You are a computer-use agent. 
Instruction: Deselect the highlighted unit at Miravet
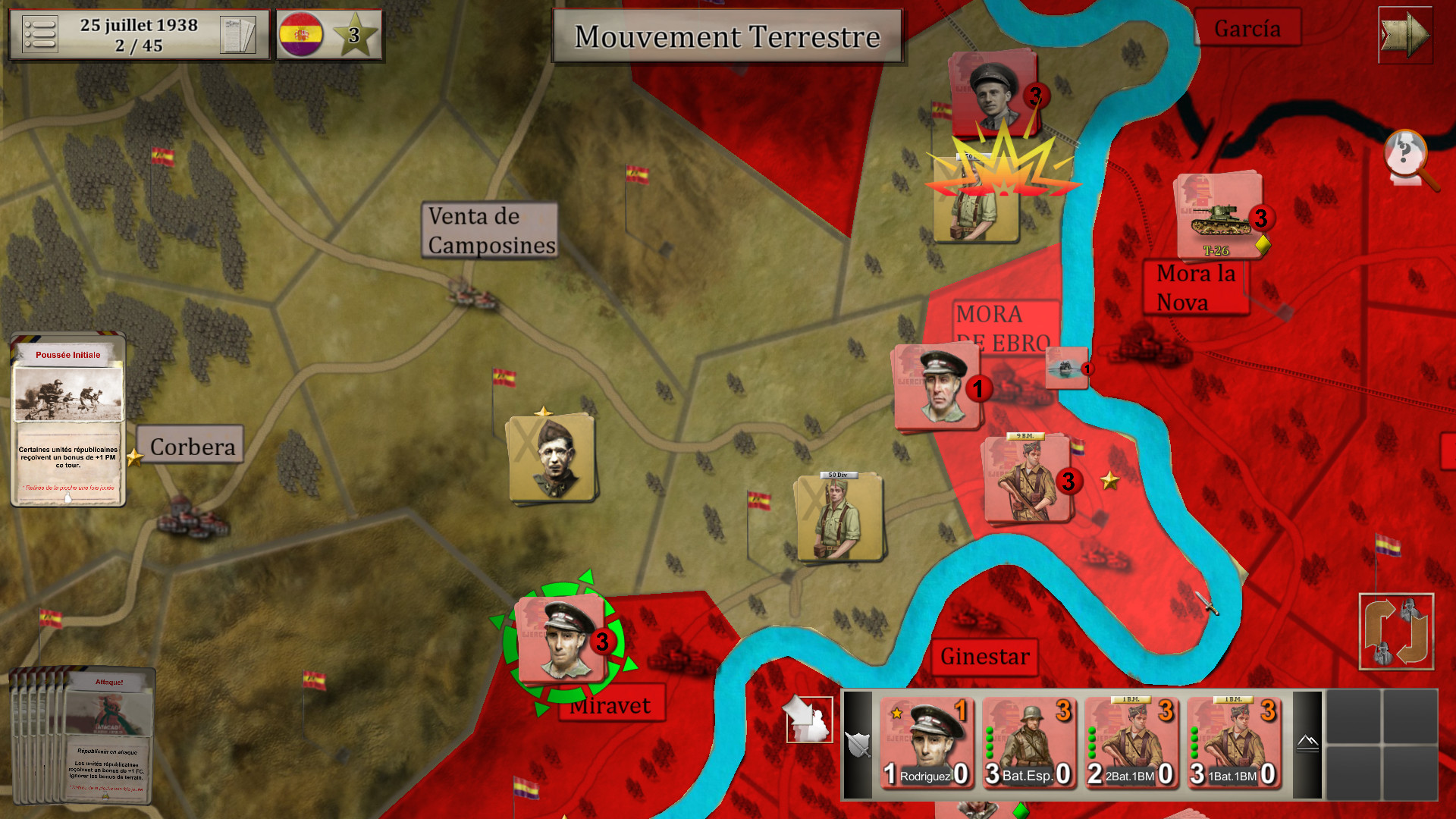561,641
